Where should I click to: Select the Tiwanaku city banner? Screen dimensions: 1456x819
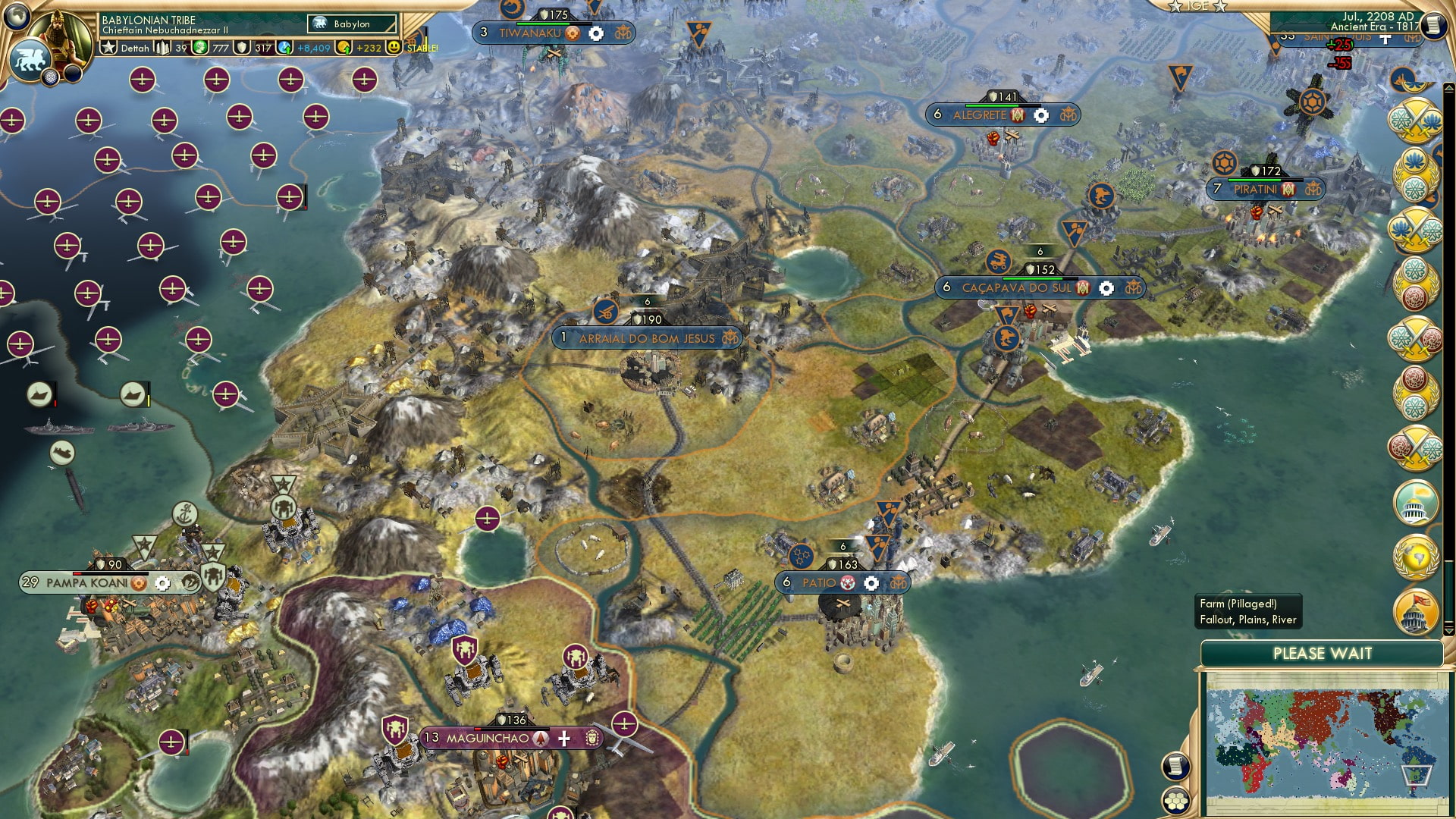(x=529, y=33)
